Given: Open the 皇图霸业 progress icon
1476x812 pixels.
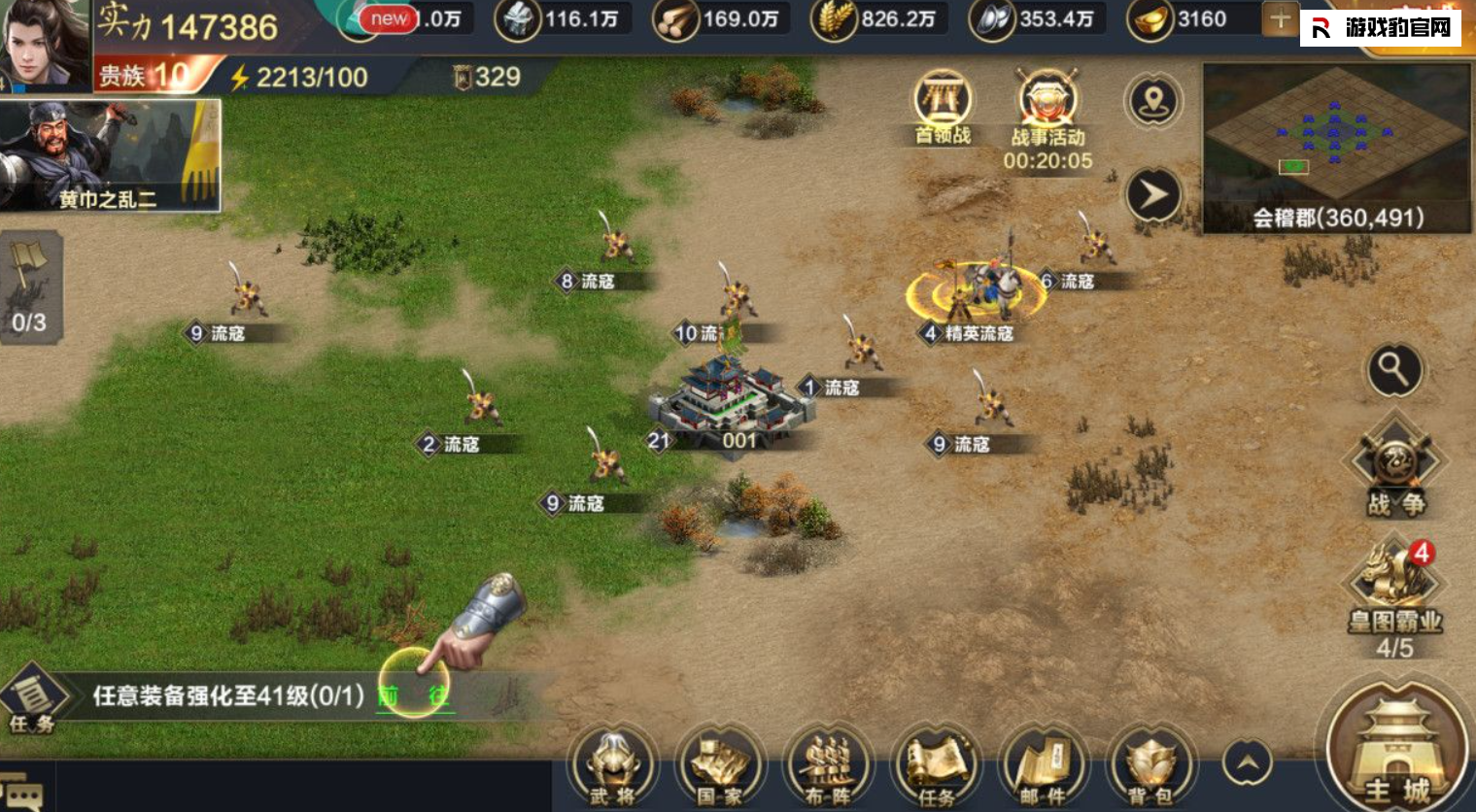Looking at the screenshot, I should pos(1395,592).
